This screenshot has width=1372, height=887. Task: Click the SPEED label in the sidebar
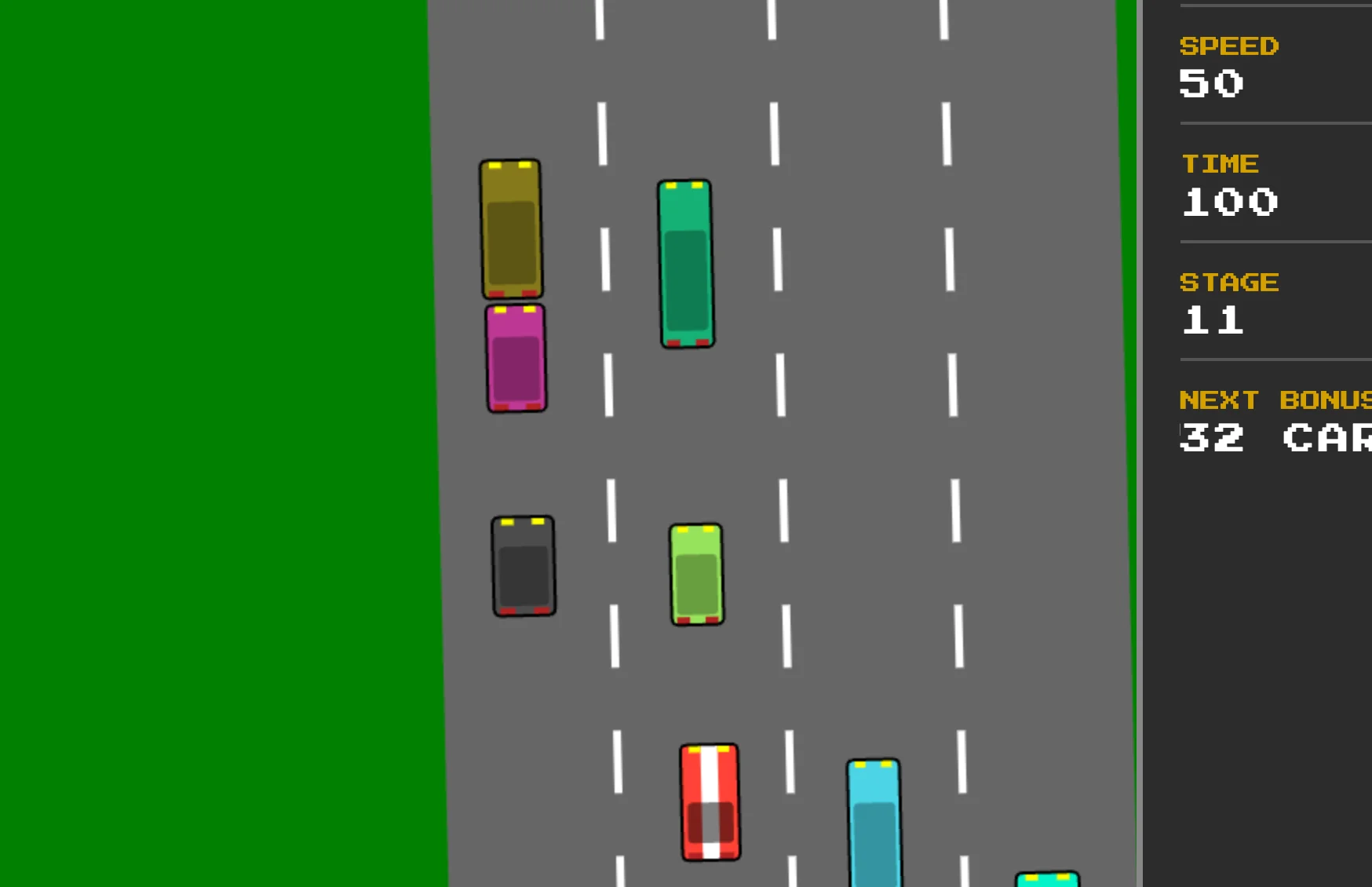[1229, 46]
